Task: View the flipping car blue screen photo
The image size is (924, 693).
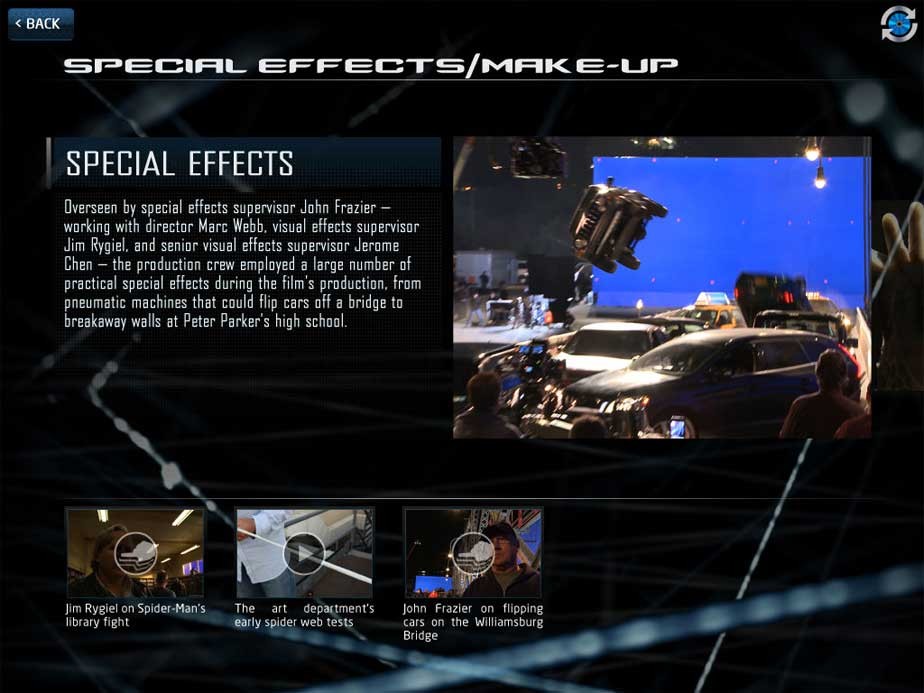Action: click(x=661, y=287)
